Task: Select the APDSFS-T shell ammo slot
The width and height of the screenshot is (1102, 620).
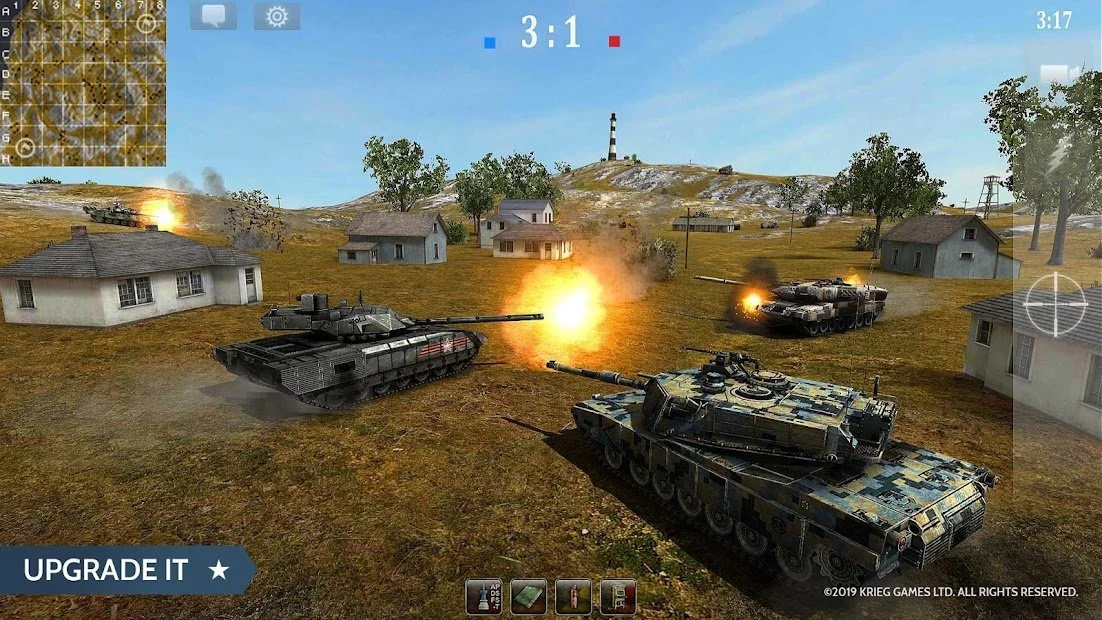Action: tap(484, 597)
